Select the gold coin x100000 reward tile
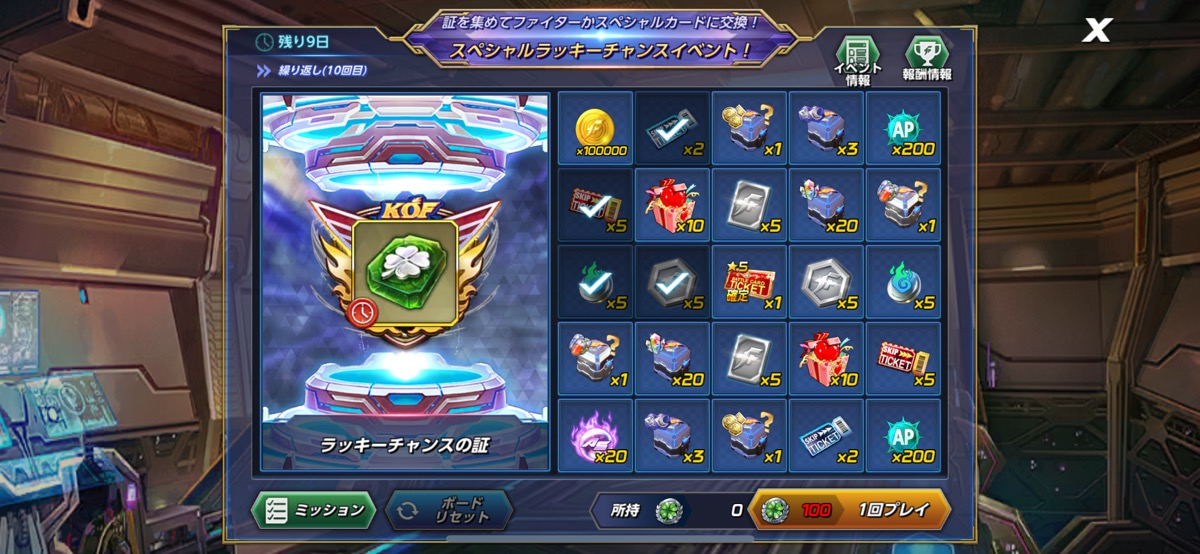This screenshot has width=1200, height=554. [x=595, y=129]
